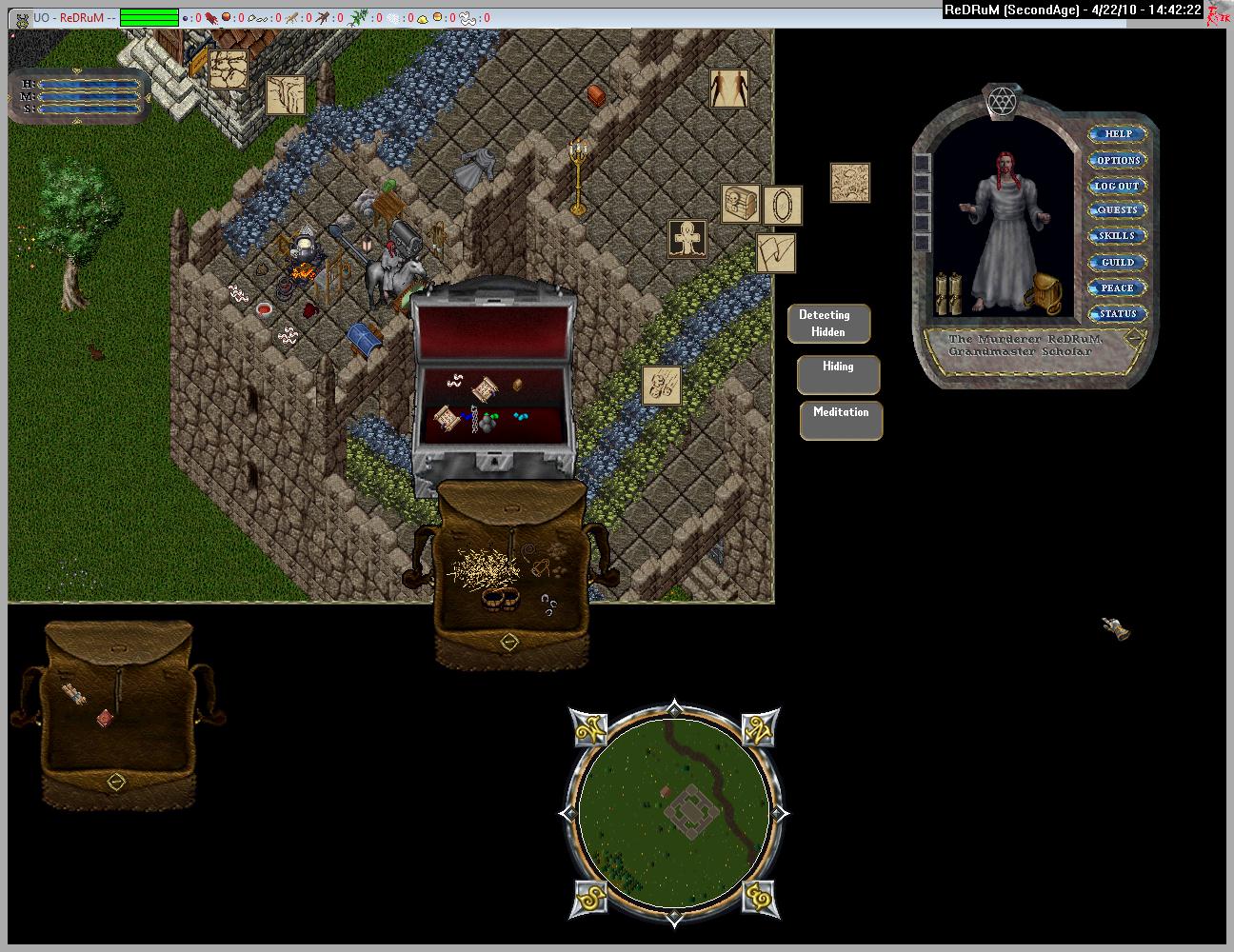Activate the Hiding skill button
The width and height of the screenshot is (1234, 952).
[838, 374]
